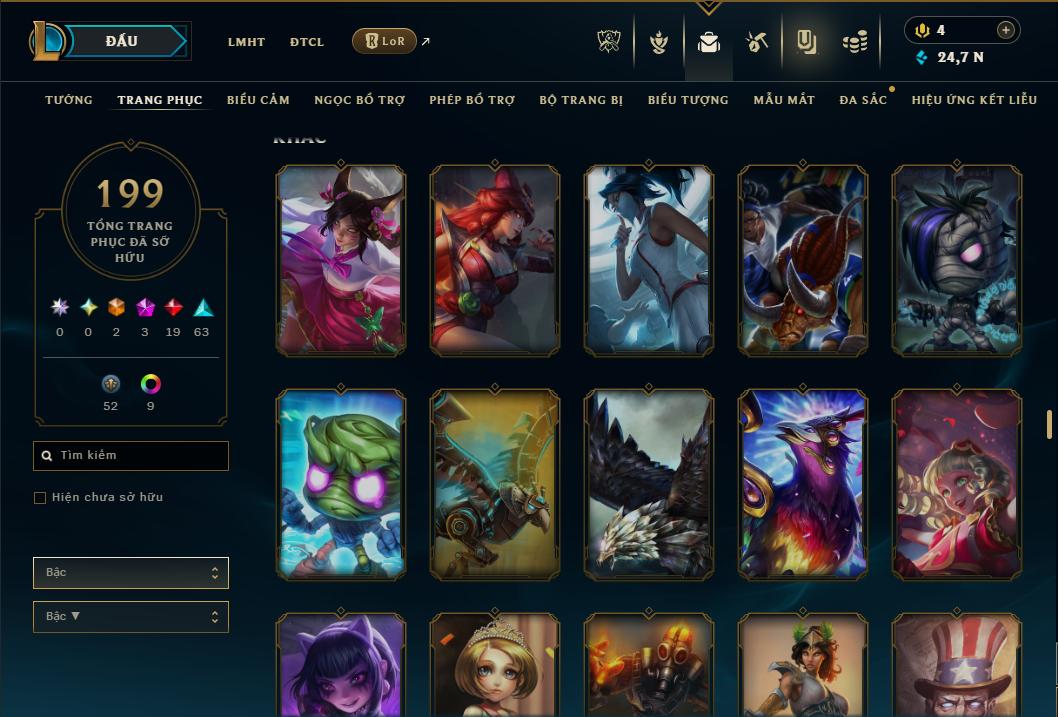This screenshot has width=1058, height=717.
Task: Open the store coins icon
Action: tap(854, 42)
